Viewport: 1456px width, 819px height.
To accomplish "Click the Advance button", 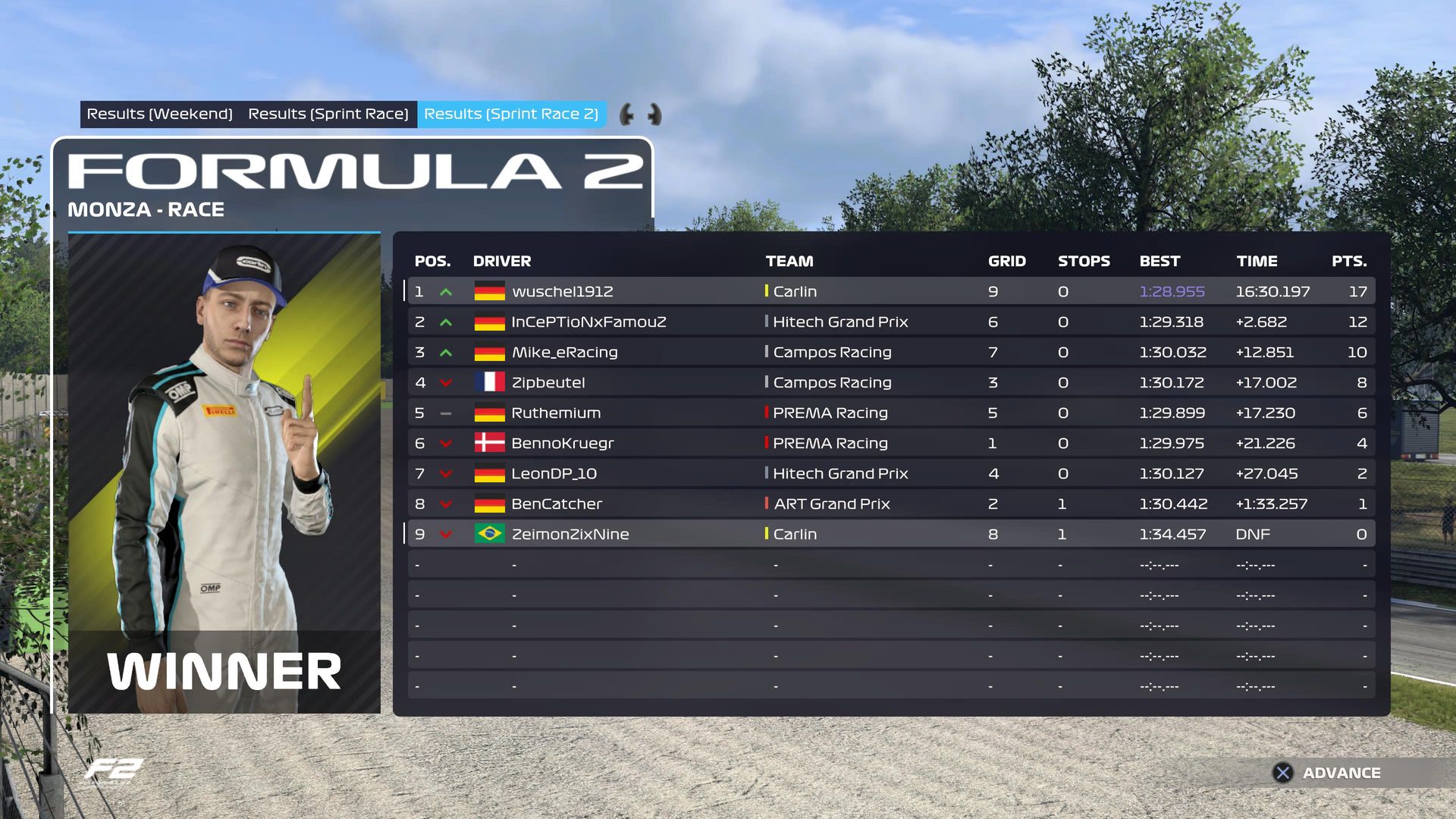I will [x=1327, y=773].
